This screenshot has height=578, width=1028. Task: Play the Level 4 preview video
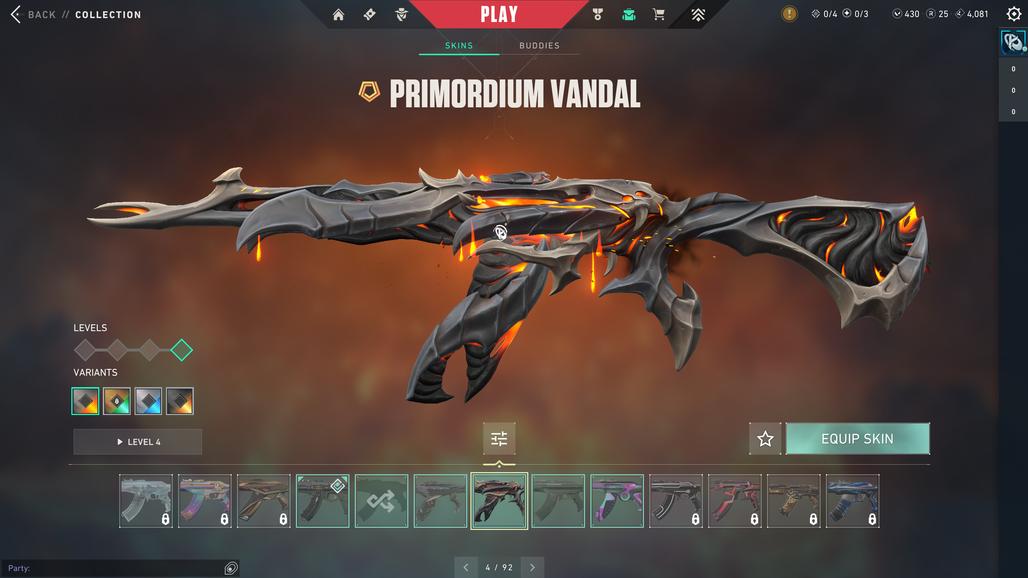138,442
